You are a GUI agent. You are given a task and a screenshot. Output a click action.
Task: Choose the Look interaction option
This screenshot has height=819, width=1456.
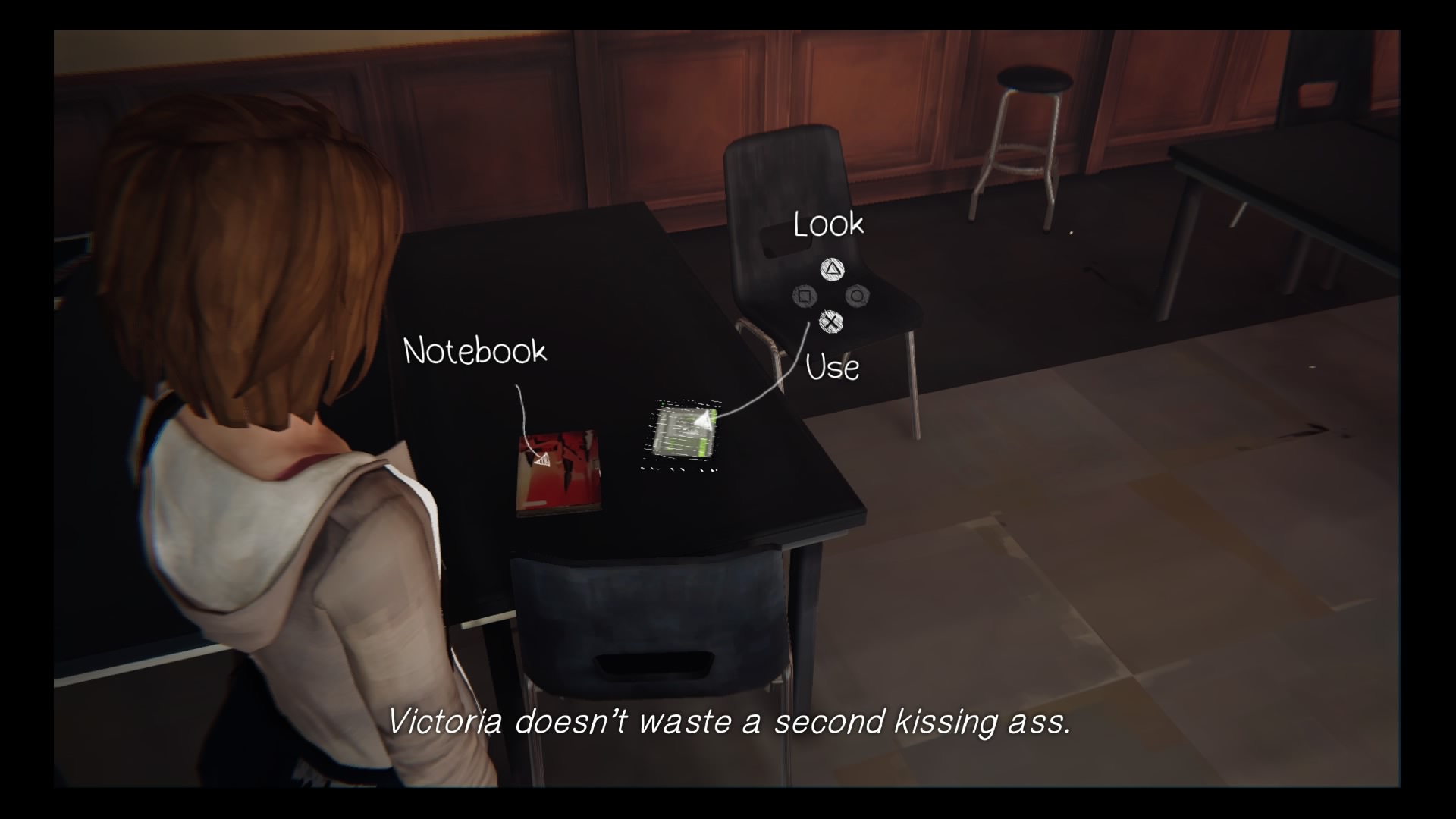827,224
